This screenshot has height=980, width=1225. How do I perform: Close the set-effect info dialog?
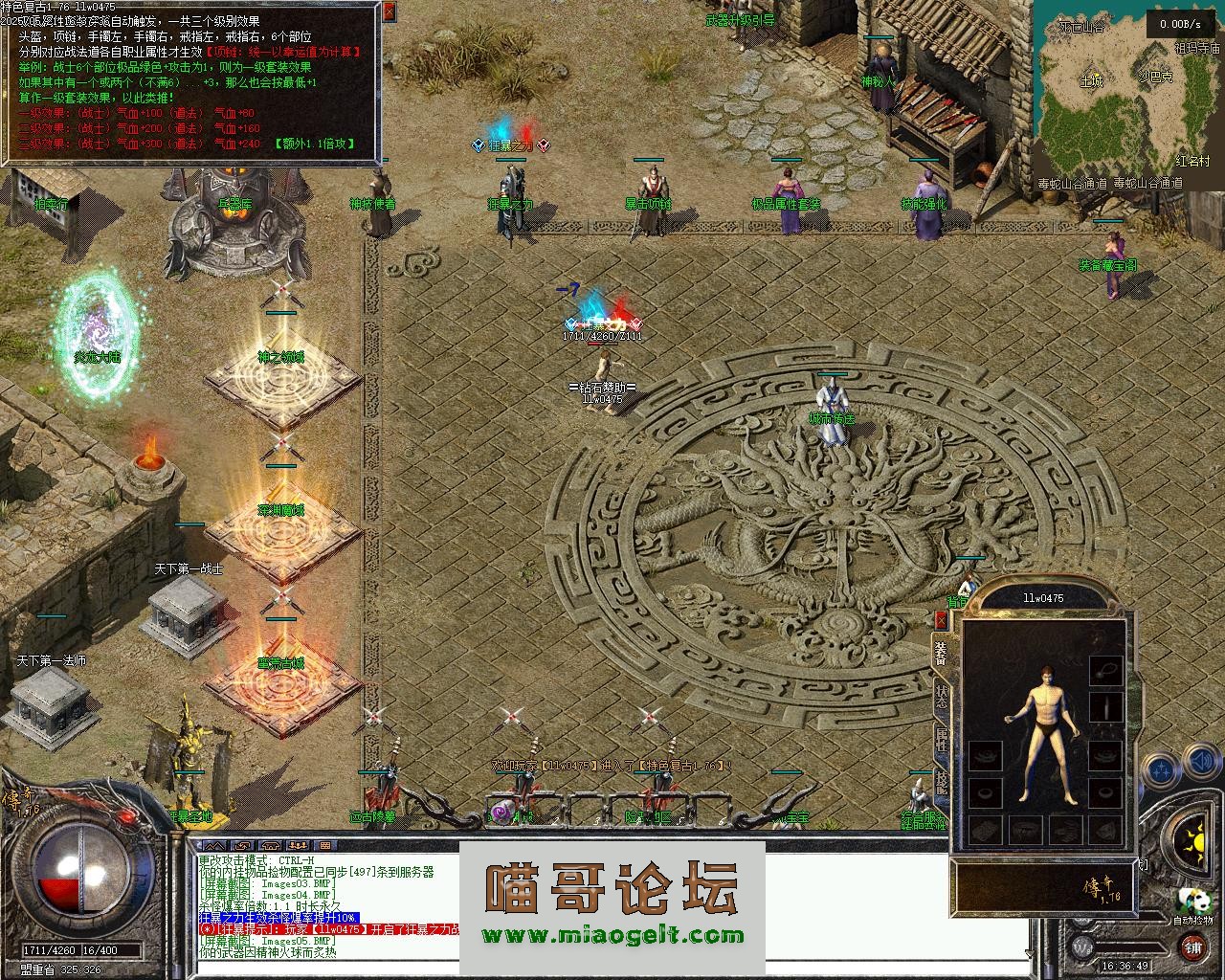tap(389, 11)
